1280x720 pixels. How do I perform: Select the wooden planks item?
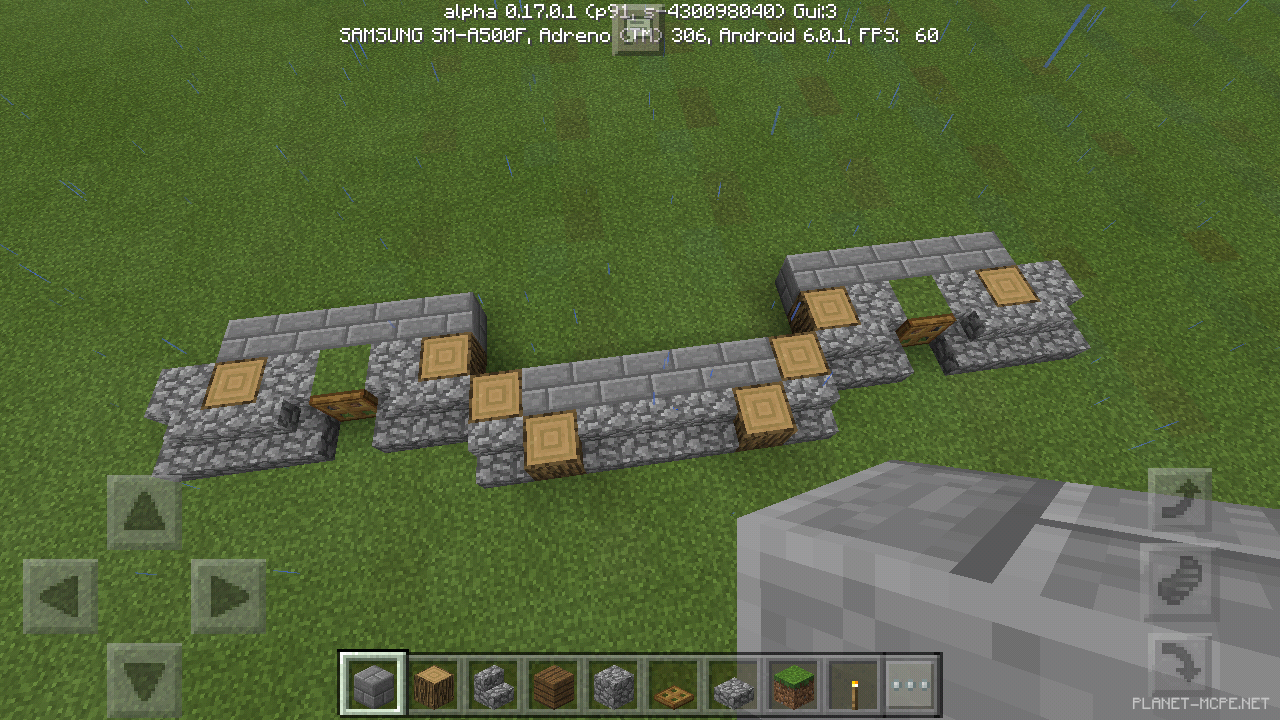pos(552,683)
